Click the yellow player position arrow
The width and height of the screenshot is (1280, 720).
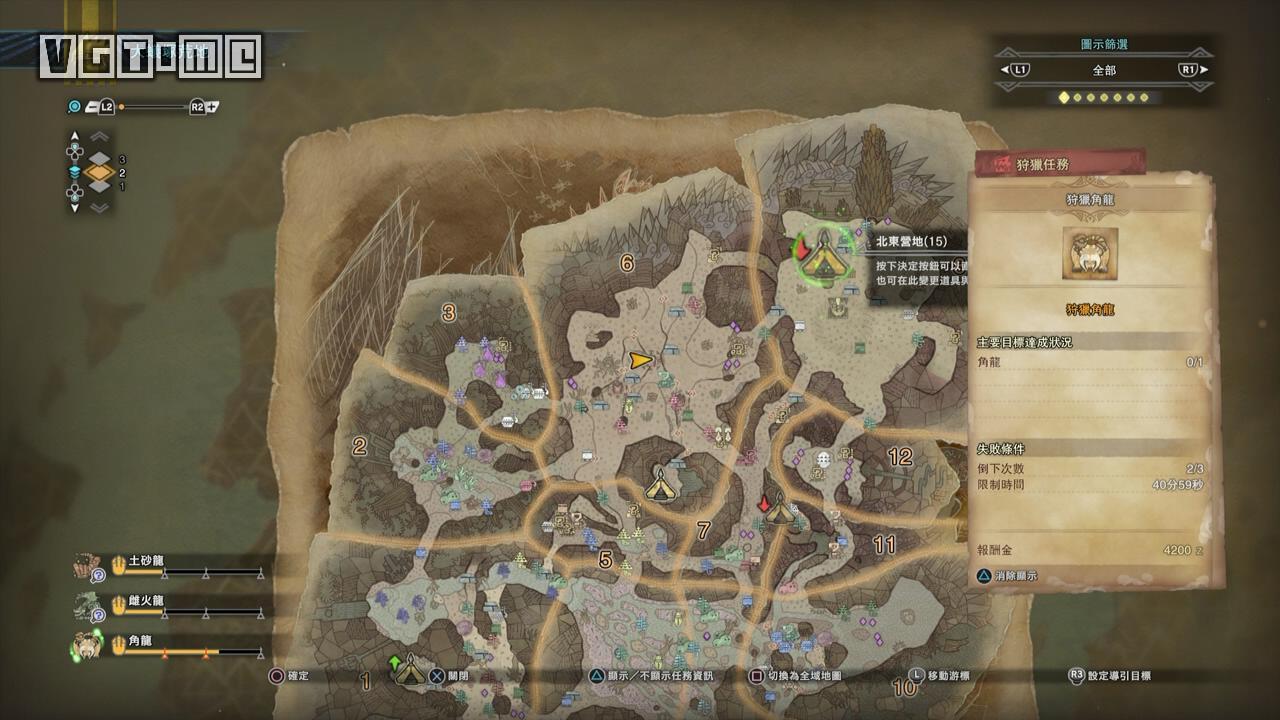640,359
